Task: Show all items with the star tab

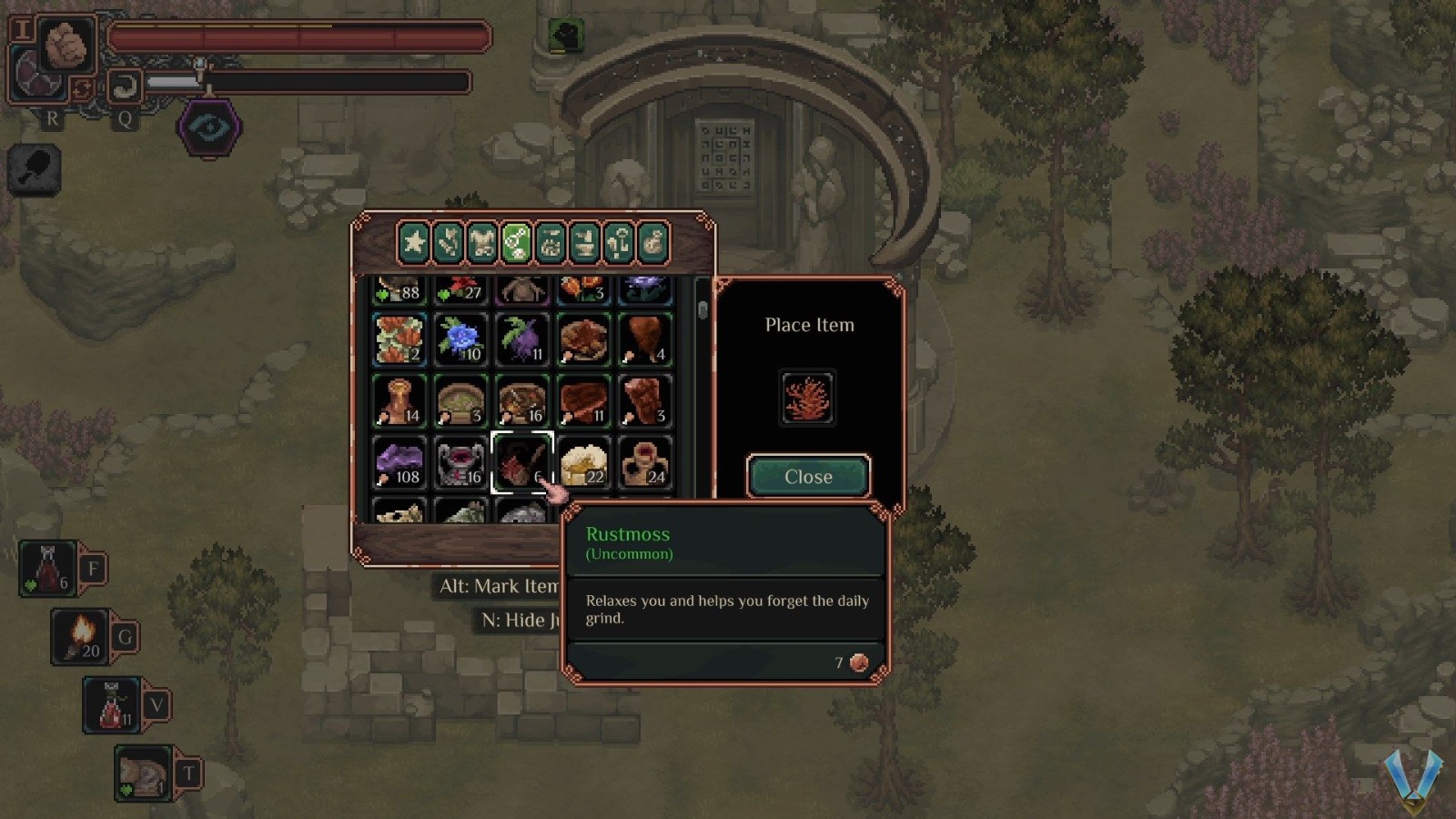Action: tap(414, 243)
